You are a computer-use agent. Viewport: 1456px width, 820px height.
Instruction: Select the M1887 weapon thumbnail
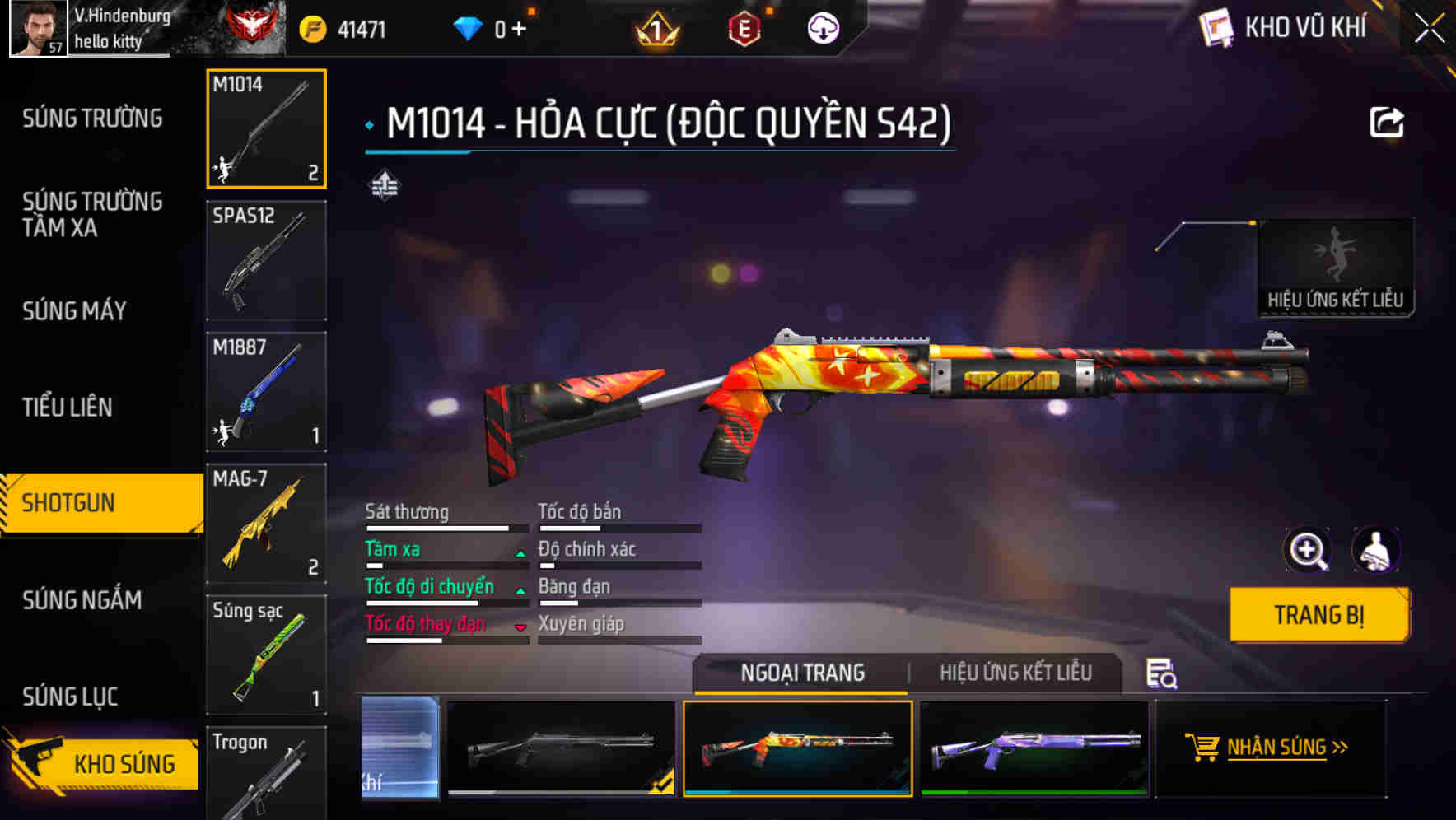265,391
